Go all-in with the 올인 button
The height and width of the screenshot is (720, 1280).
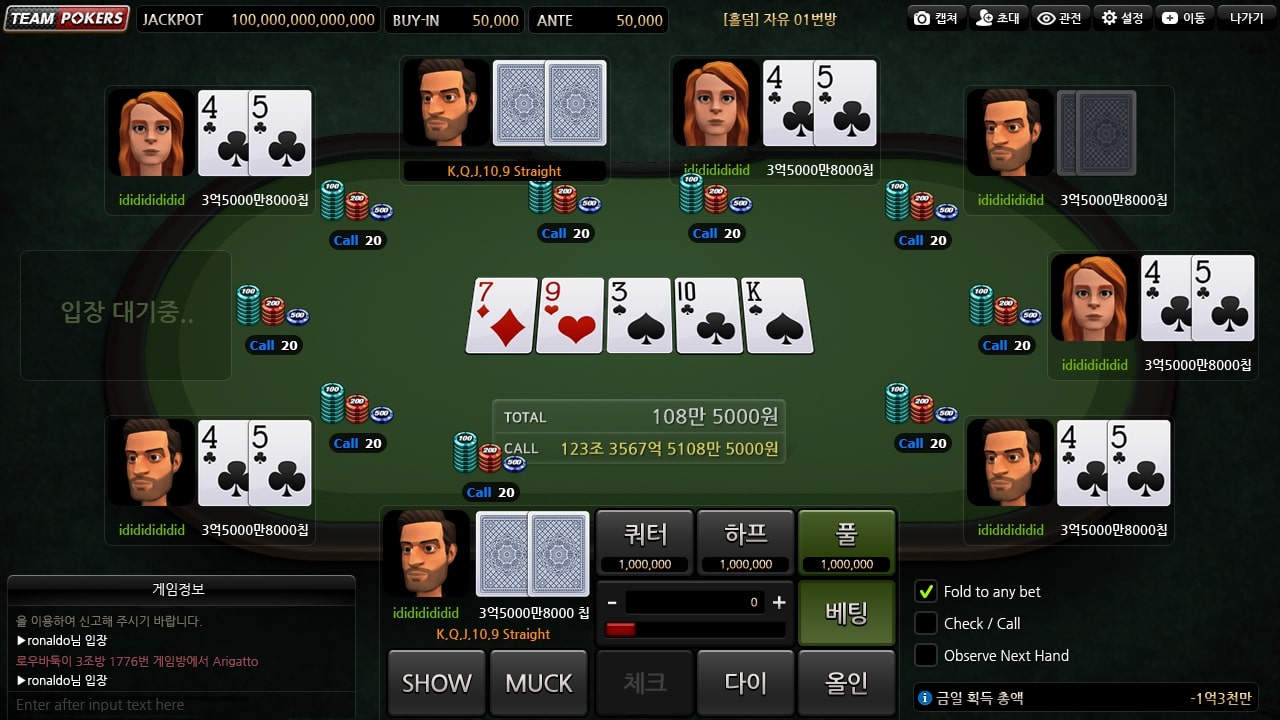(x=846, y=682)
